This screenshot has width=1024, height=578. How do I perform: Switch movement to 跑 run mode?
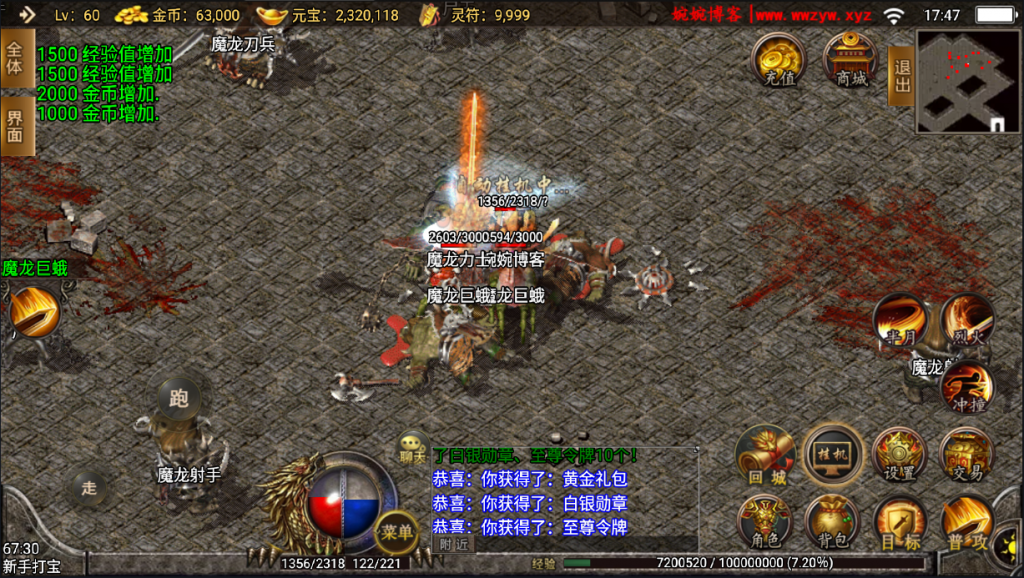[x=179, y=398]
